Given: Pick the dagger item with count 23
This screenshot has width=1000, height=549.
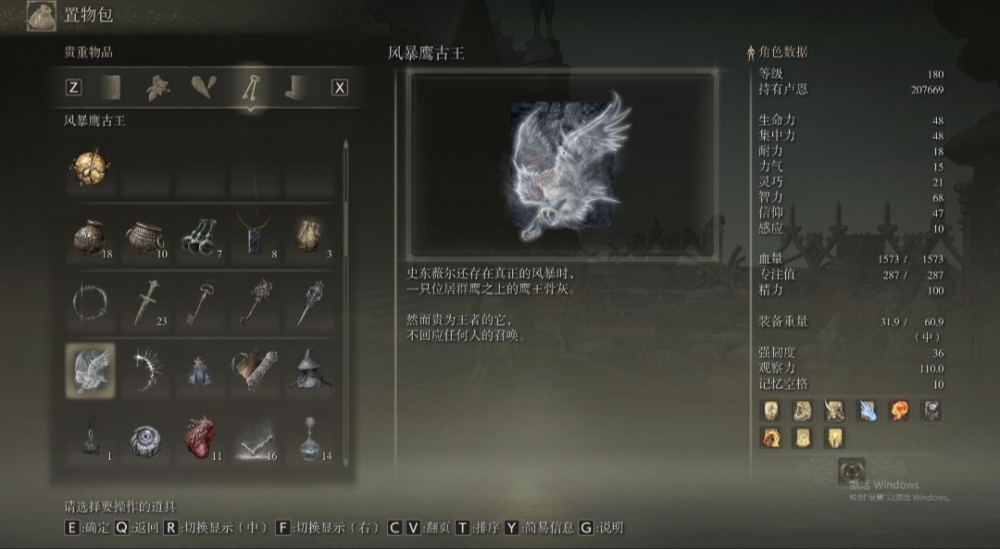Looking at the screenshot, I should 144,302.
